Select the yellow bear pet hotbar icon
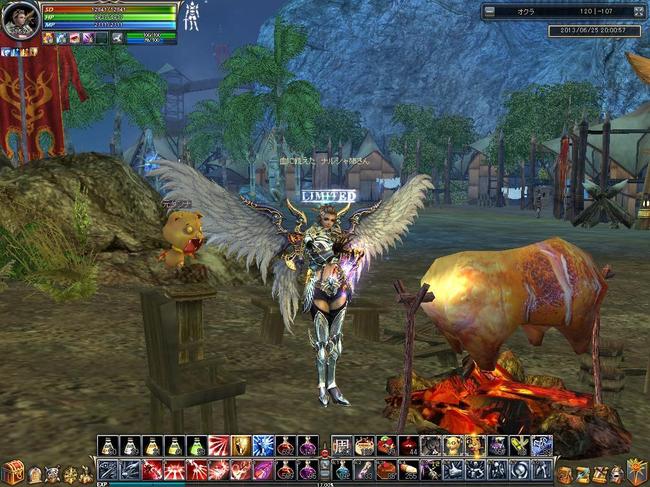650x487 pixels. pos(452,446)
